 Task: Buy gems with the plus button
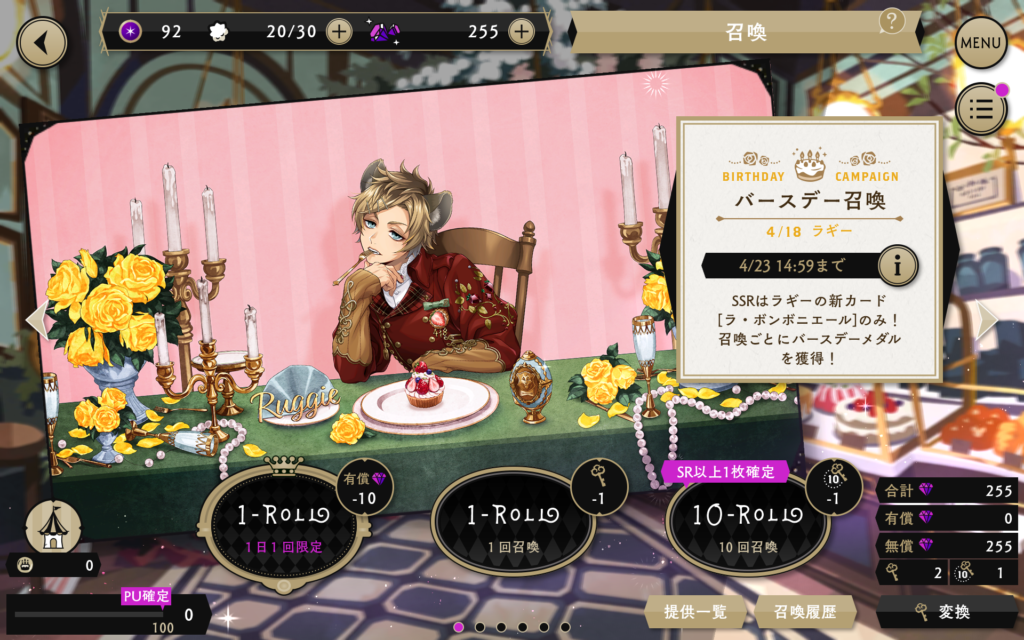tap(521, 31)
